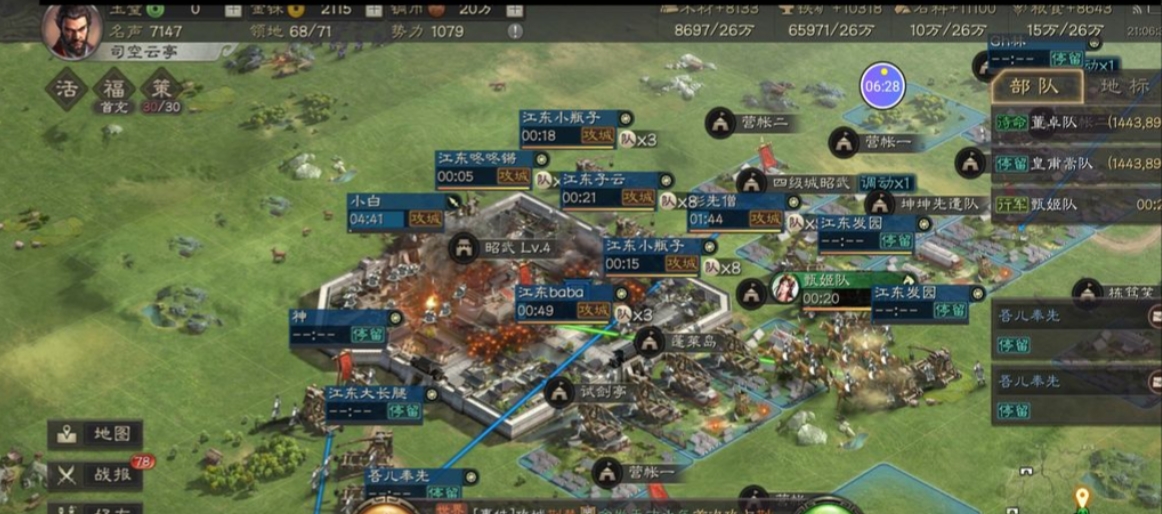Screen dimensions: 1162x514
Task: Select the 蓬莱岛 marker
Action: (679, 341)
